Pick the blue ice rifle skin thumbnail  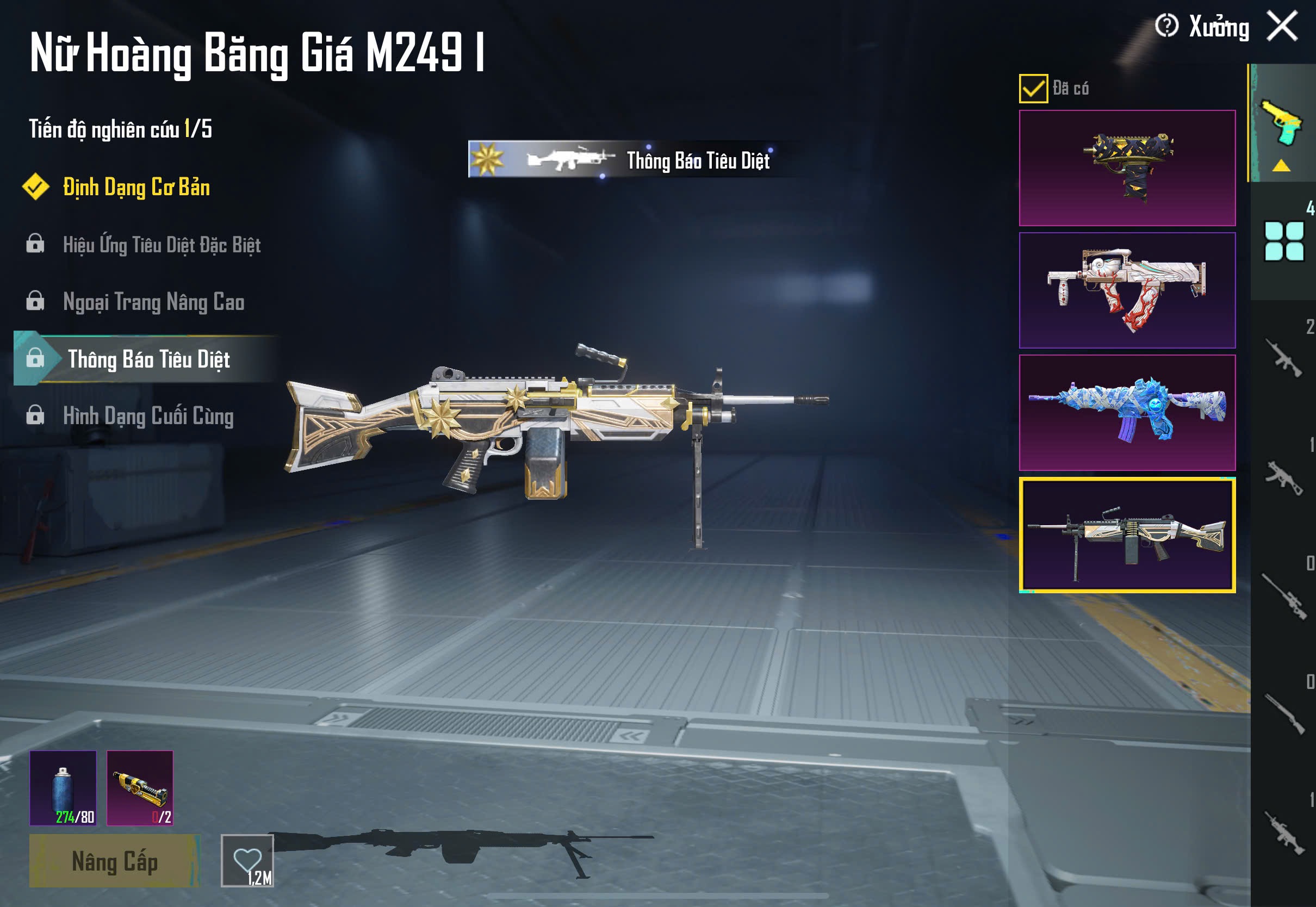[x=1127, y=413]
